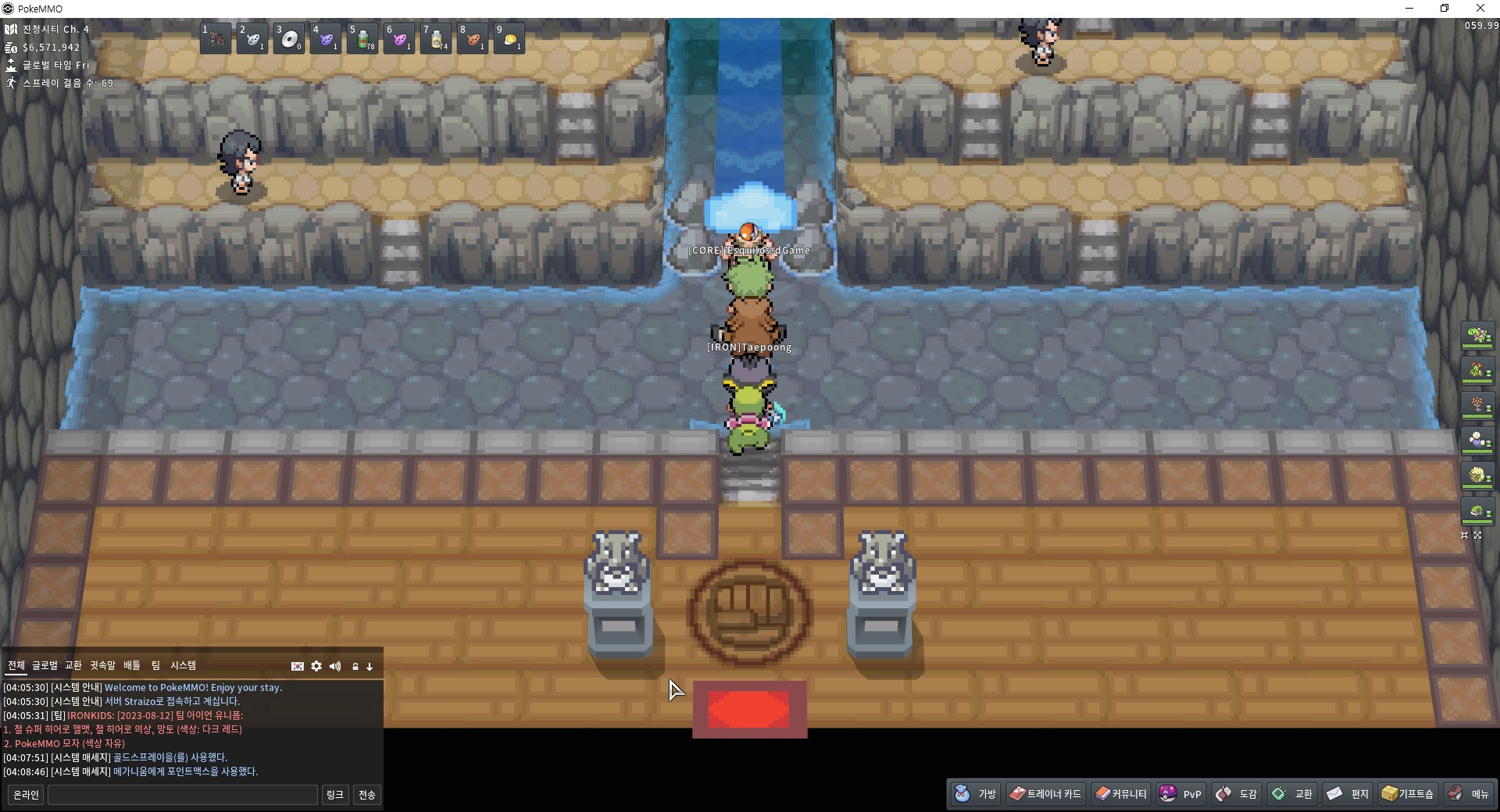Viewport: 1500px width, 812px height.
Task: Open the 트레이너 카드 trainer card
Action: pos(1045,794)
